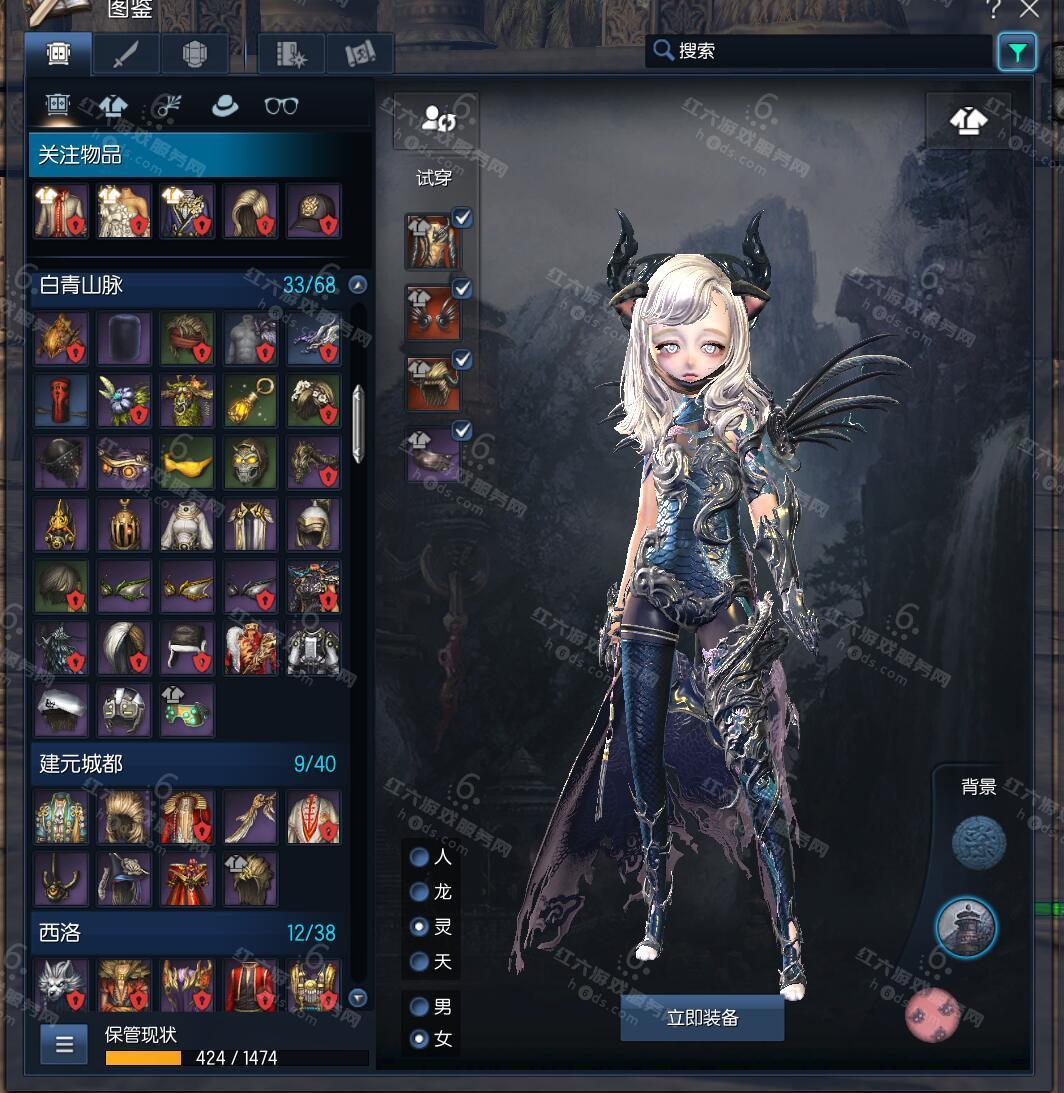The image size is (1064, 1093).
Task: Close the 图鉴 window
Action: pos(1029,10)
